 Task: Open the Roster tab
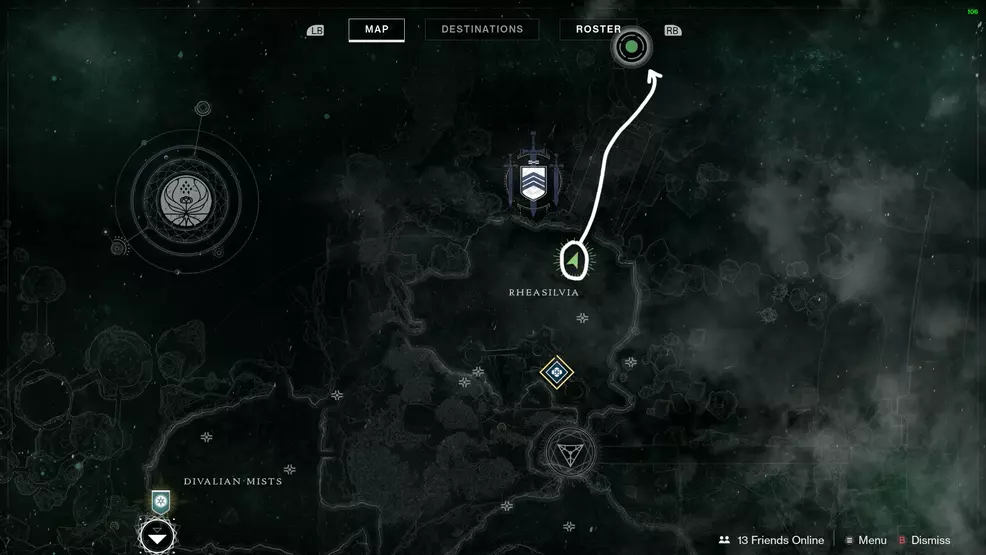coord(598,29)
